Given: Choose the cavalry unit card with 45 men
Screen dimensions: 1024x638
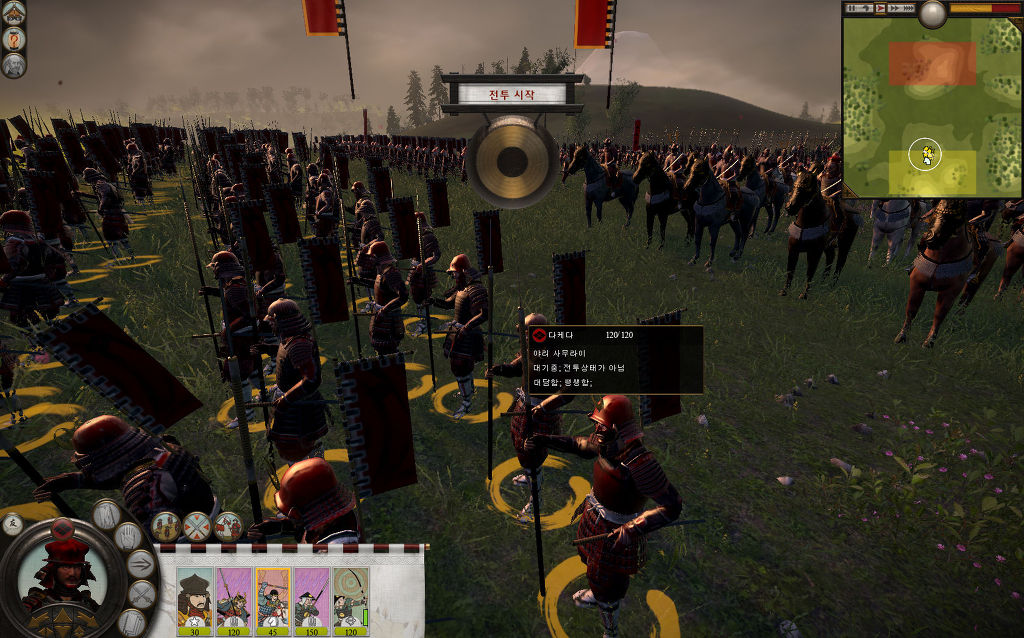Looking at the screenshot, I should pyautogui.click(x=272, y=600).
